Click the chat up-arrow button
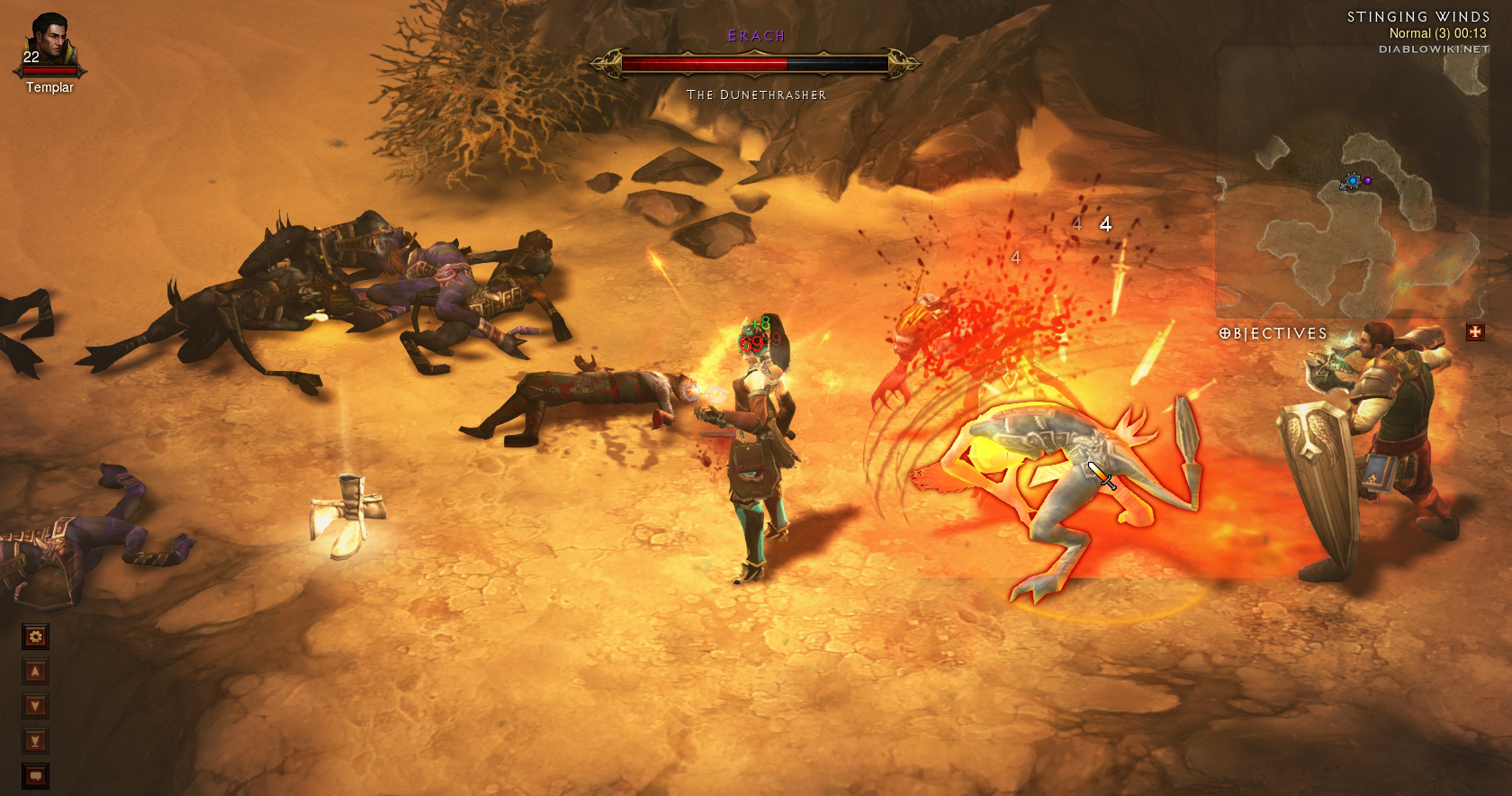The height and width of the screenshot is (796, 1512). (35, 672)
